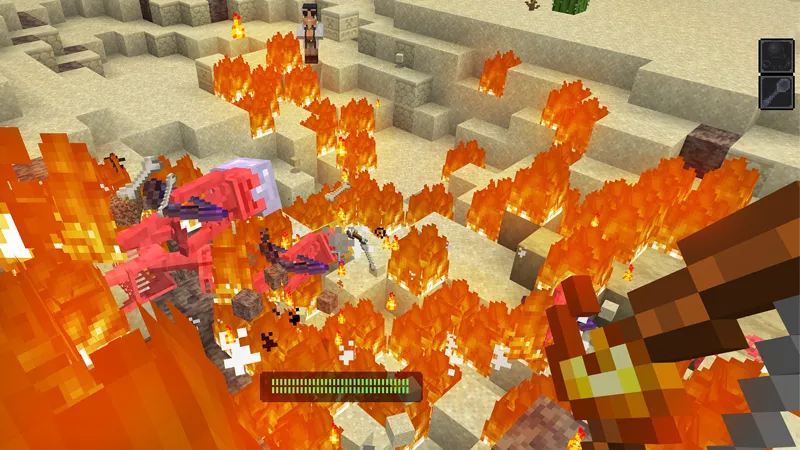Viewport: 800px width, 450px height.
Task: Select the dark orb slot
Action: [x=776, y=55]
